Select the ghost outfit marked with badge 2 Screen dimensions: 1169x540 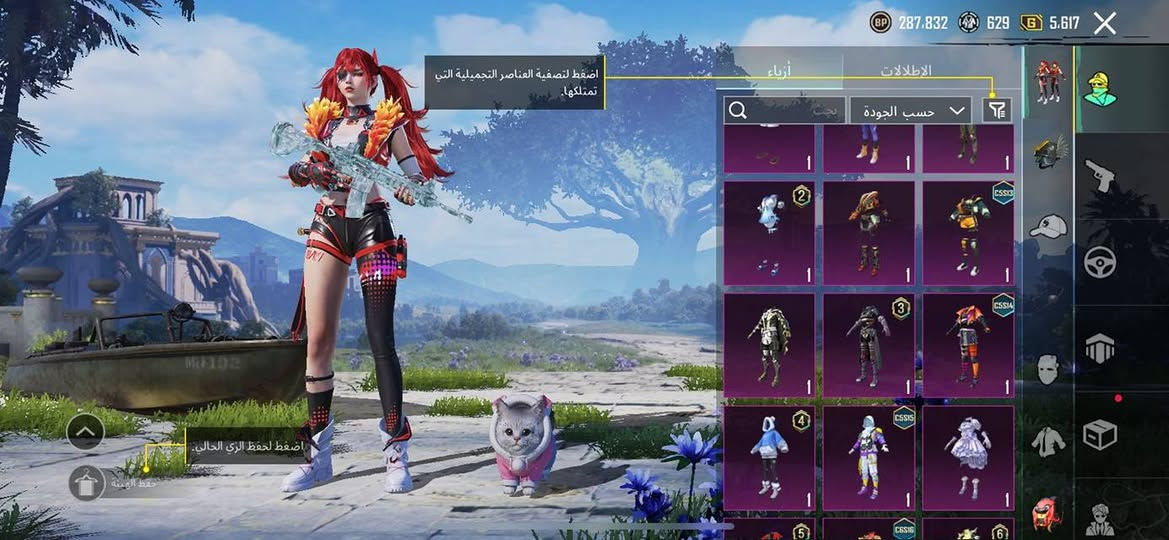pos(769,233)
